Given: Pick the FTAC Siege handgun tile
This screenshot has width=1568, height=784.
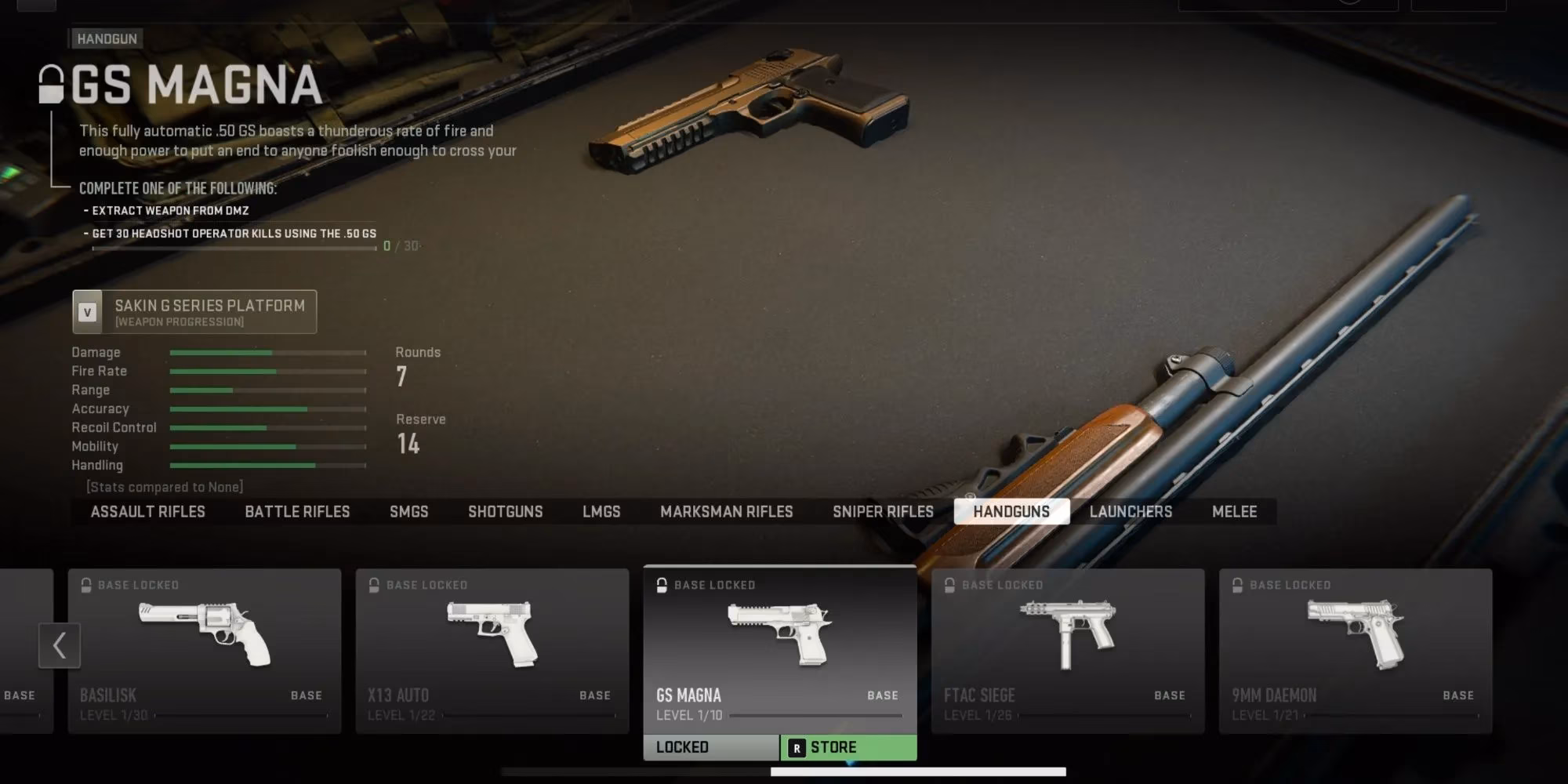Looking at the screenshot, I should pos(1067,651).
